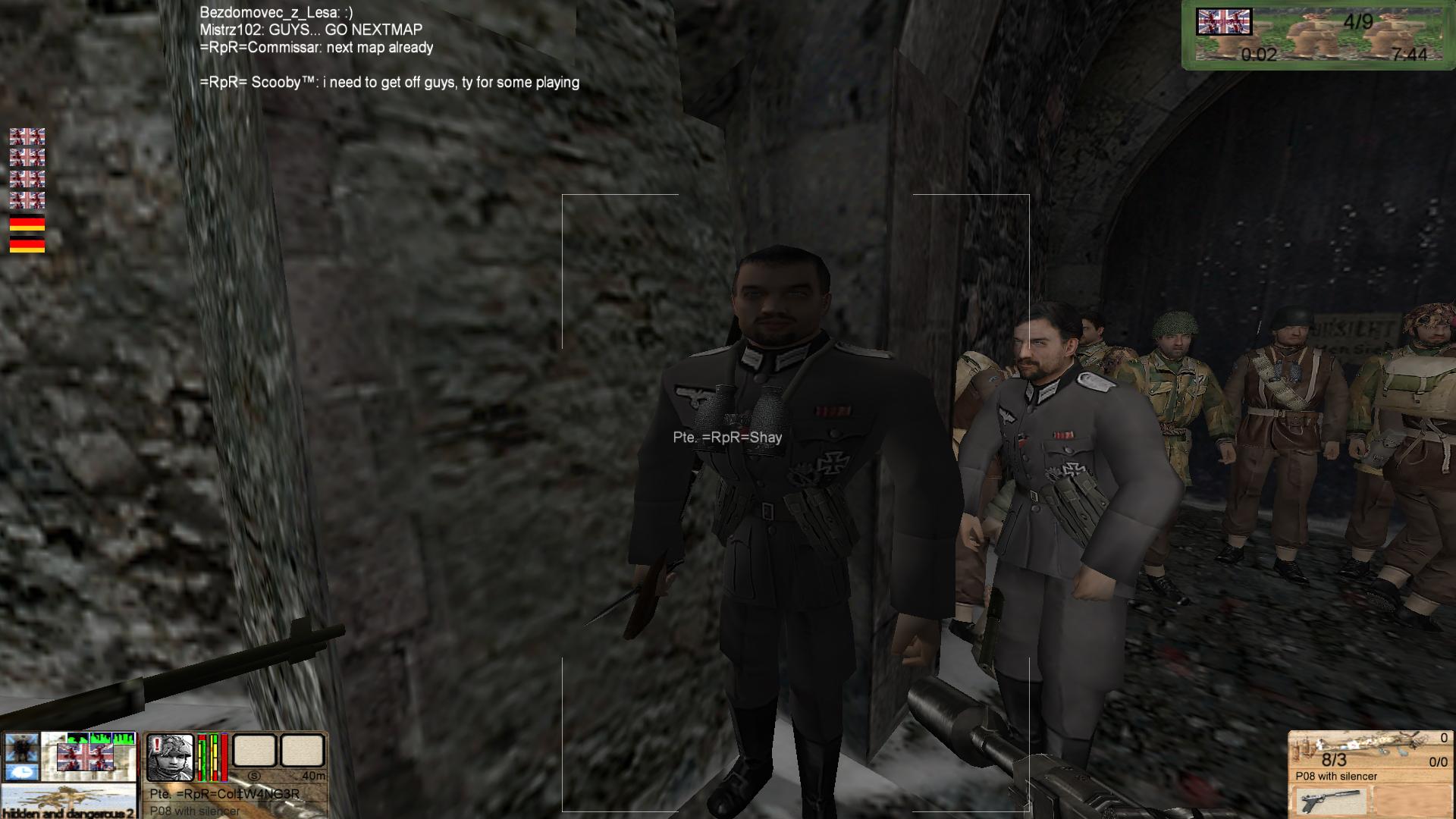This screenshot has width=1456, height=819.
Task: Select the Union Jack flag in the bottom-left panel
Action: tap(85, 757)
